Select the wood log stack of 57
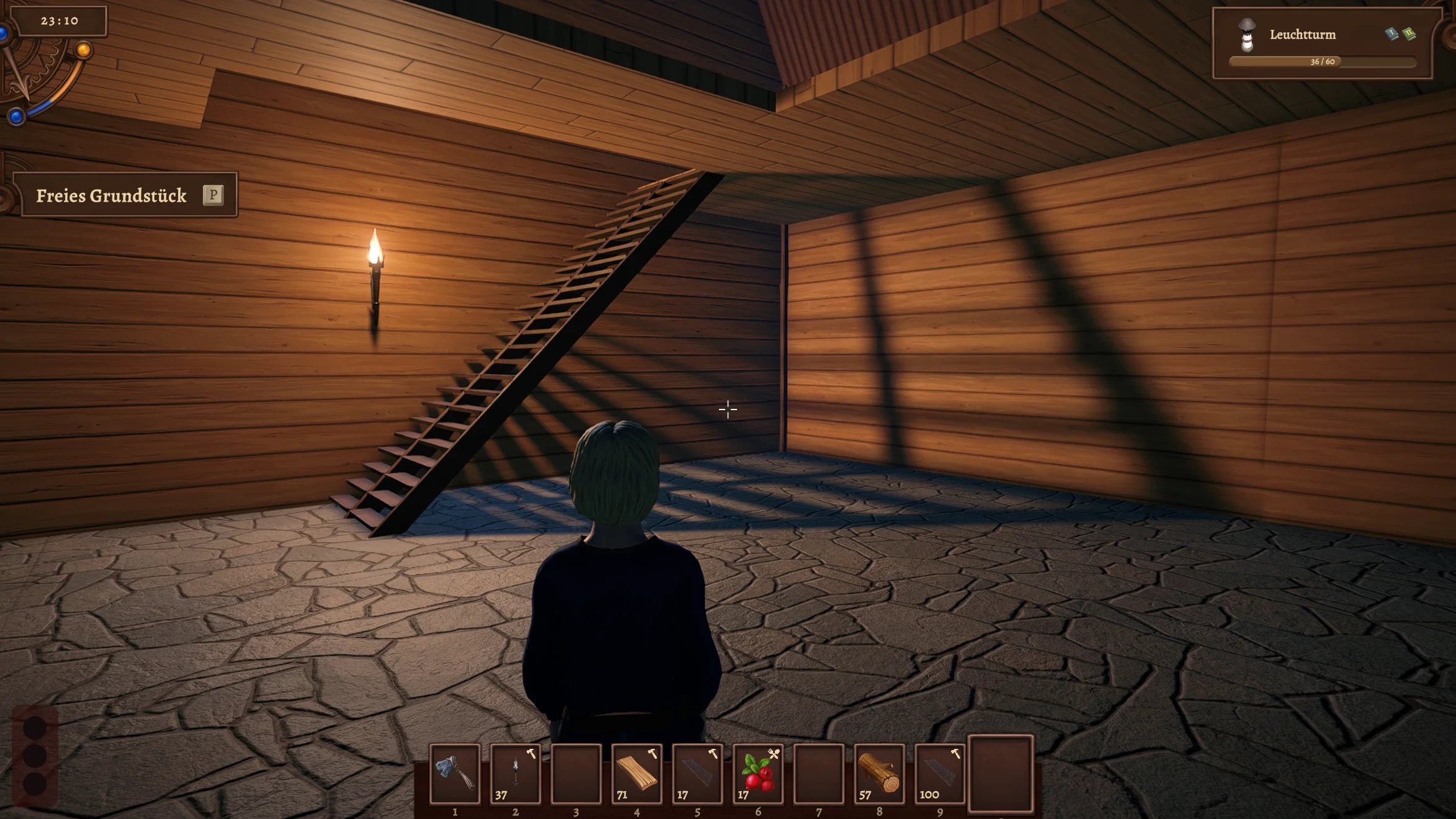This screenshot has width=1456, height=819. [x=878, y=773]
